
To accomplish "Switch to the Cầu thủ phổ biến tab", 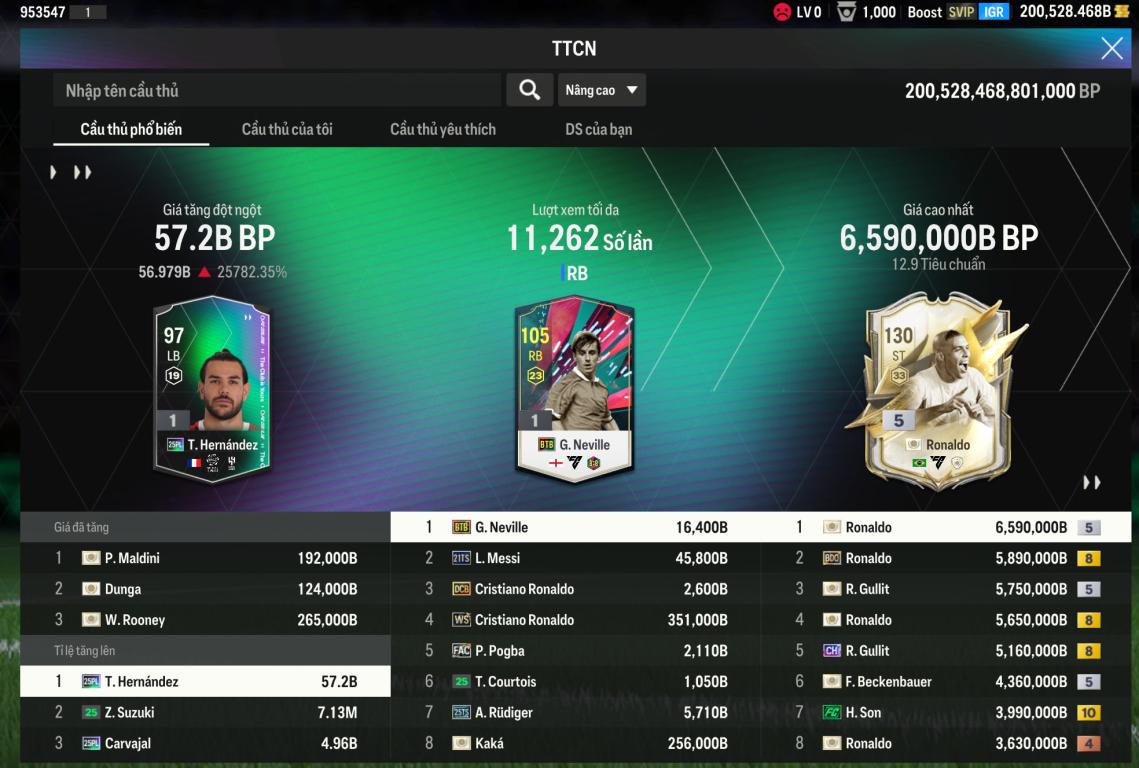I will pos(131,129).
